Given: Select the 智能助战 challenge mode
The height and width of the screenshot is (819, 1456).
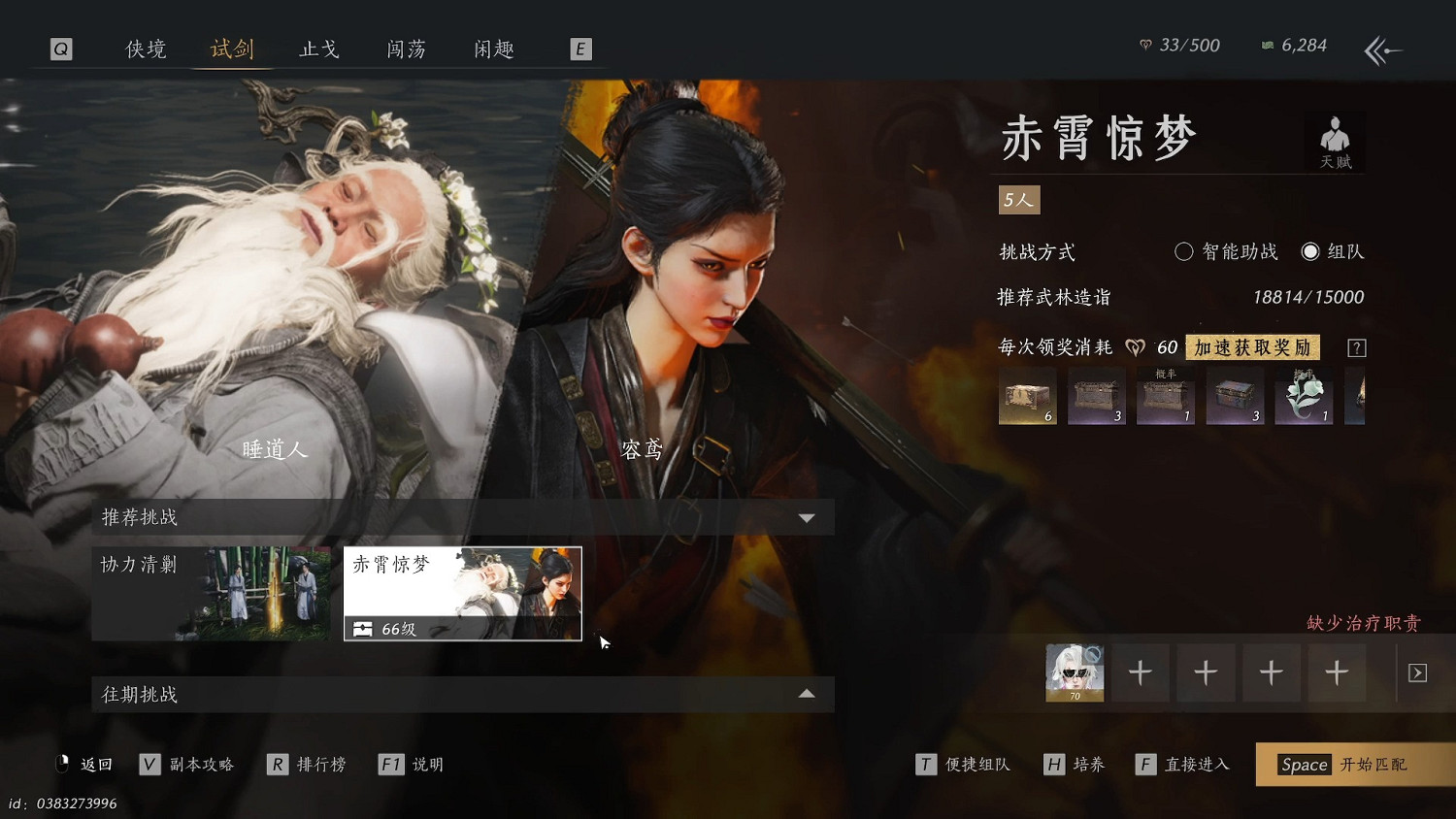Looking at the screenshot, I should point(1184,251).
